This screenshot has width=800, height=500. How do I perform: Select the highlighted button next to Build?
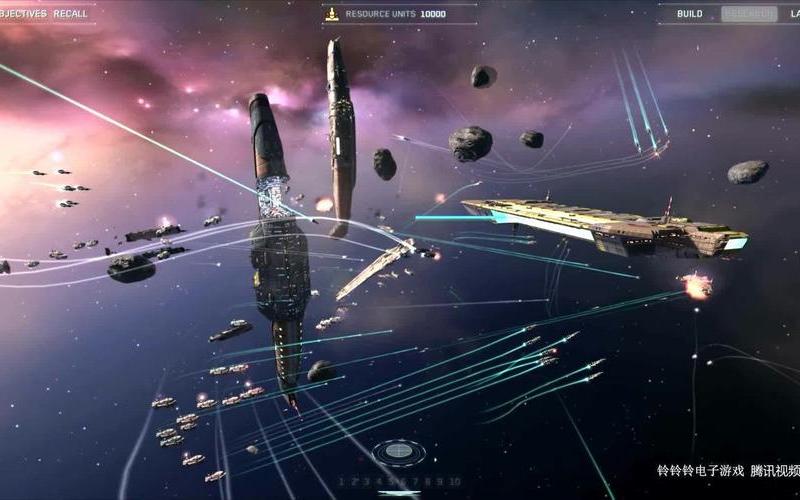coord(747,14)
